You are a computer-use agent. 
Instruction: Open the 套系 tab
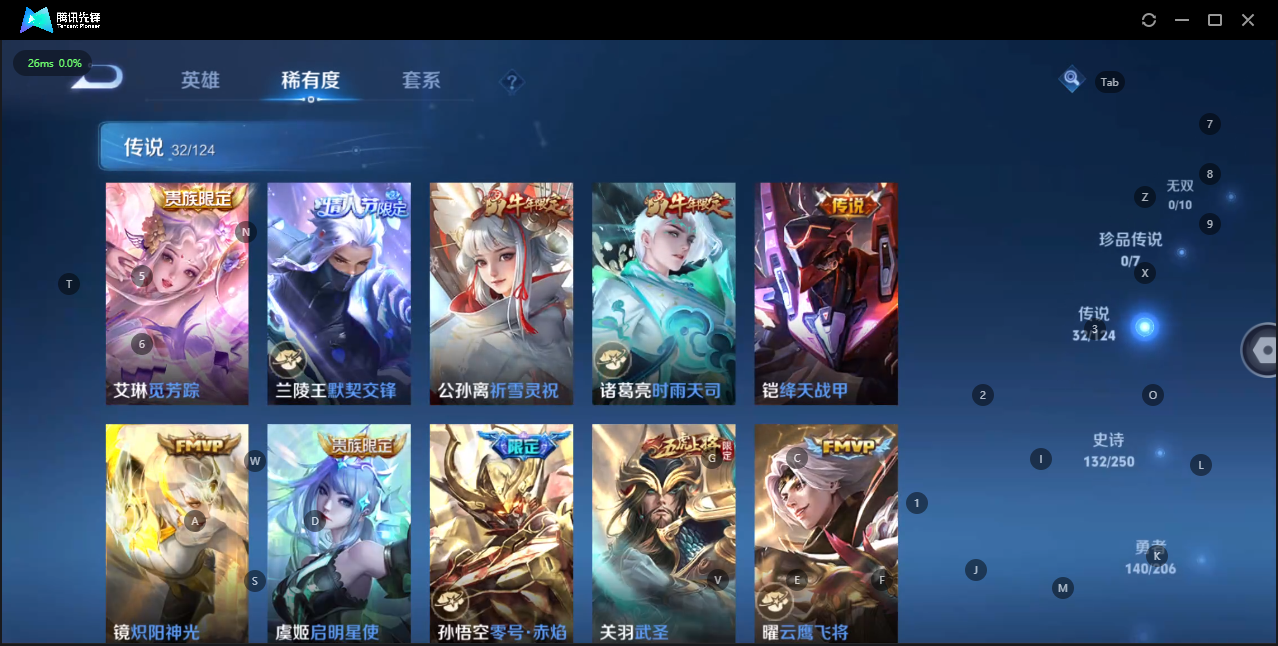[421, 81]
